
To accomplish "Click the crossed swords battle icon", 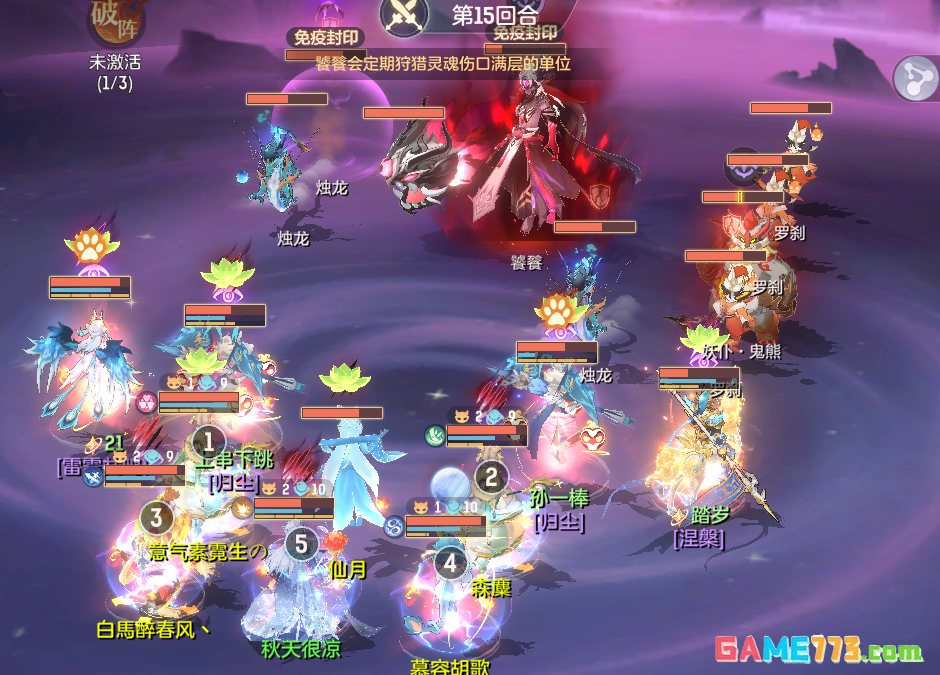I will 406,14.
